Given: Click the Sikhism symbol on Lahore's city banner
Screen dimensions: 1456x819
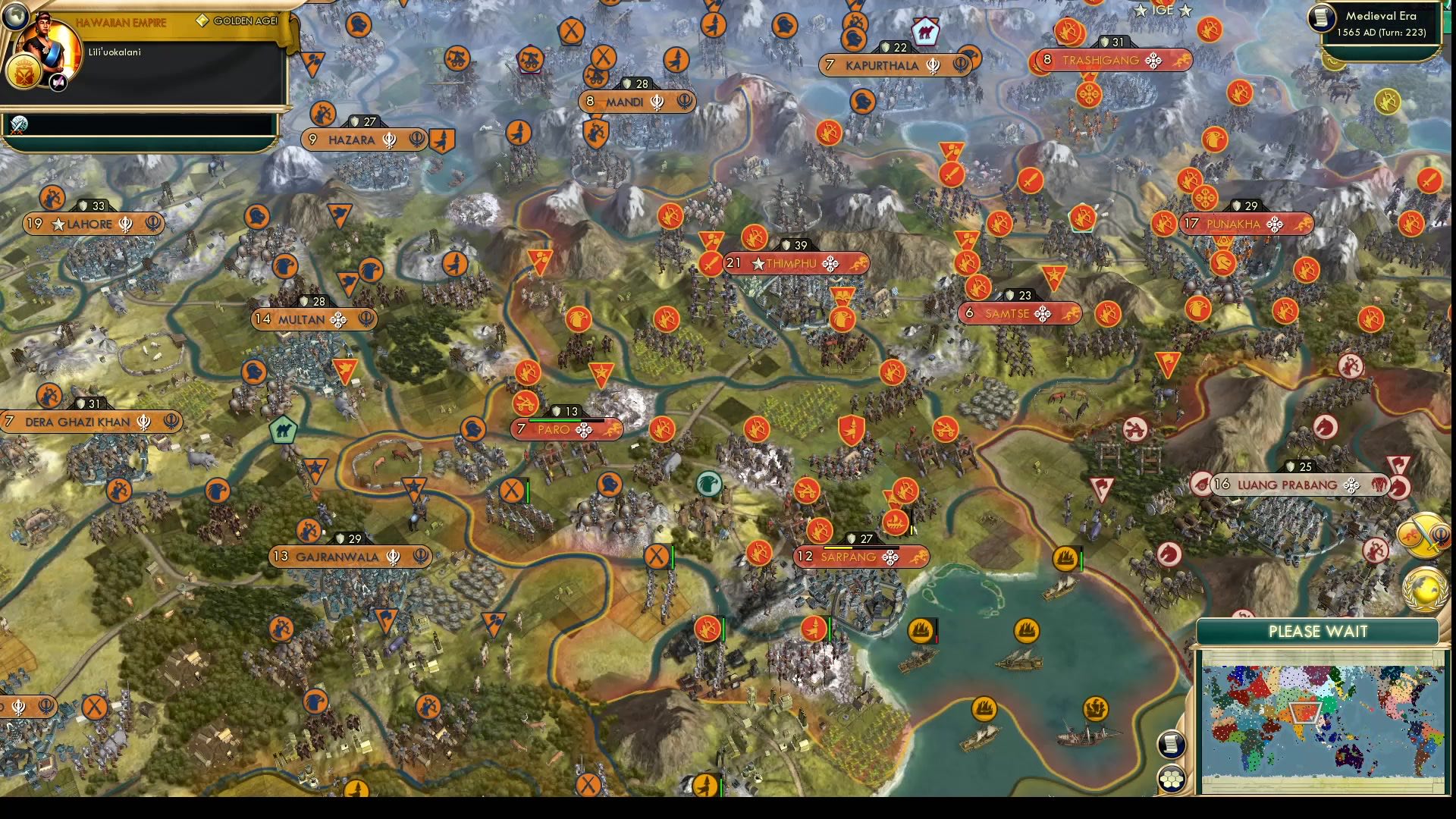Looking at the screenshot, I should 126,224.
